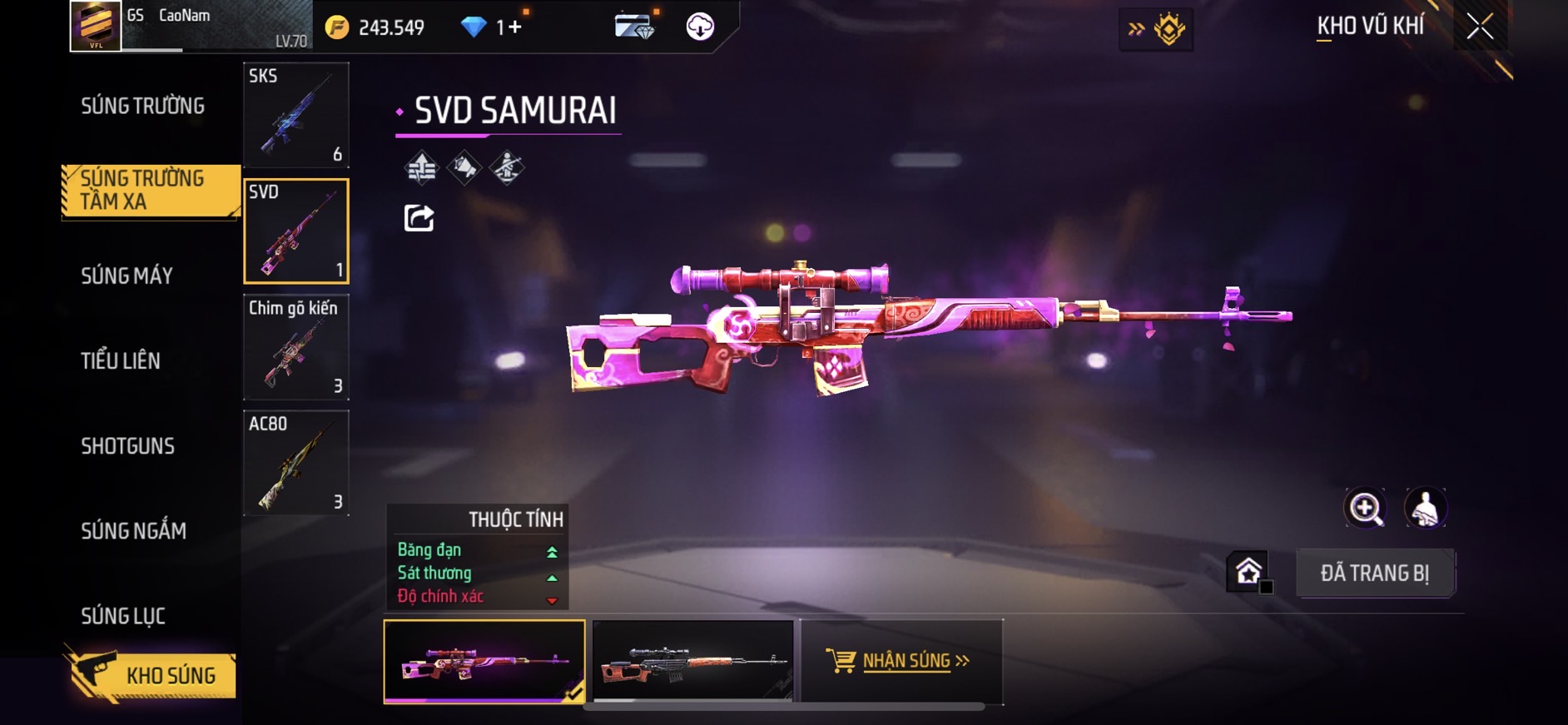This screenshot has width=1568, height=725.
Task: Select the Tiểu Liên category
Action: point(121,360)
